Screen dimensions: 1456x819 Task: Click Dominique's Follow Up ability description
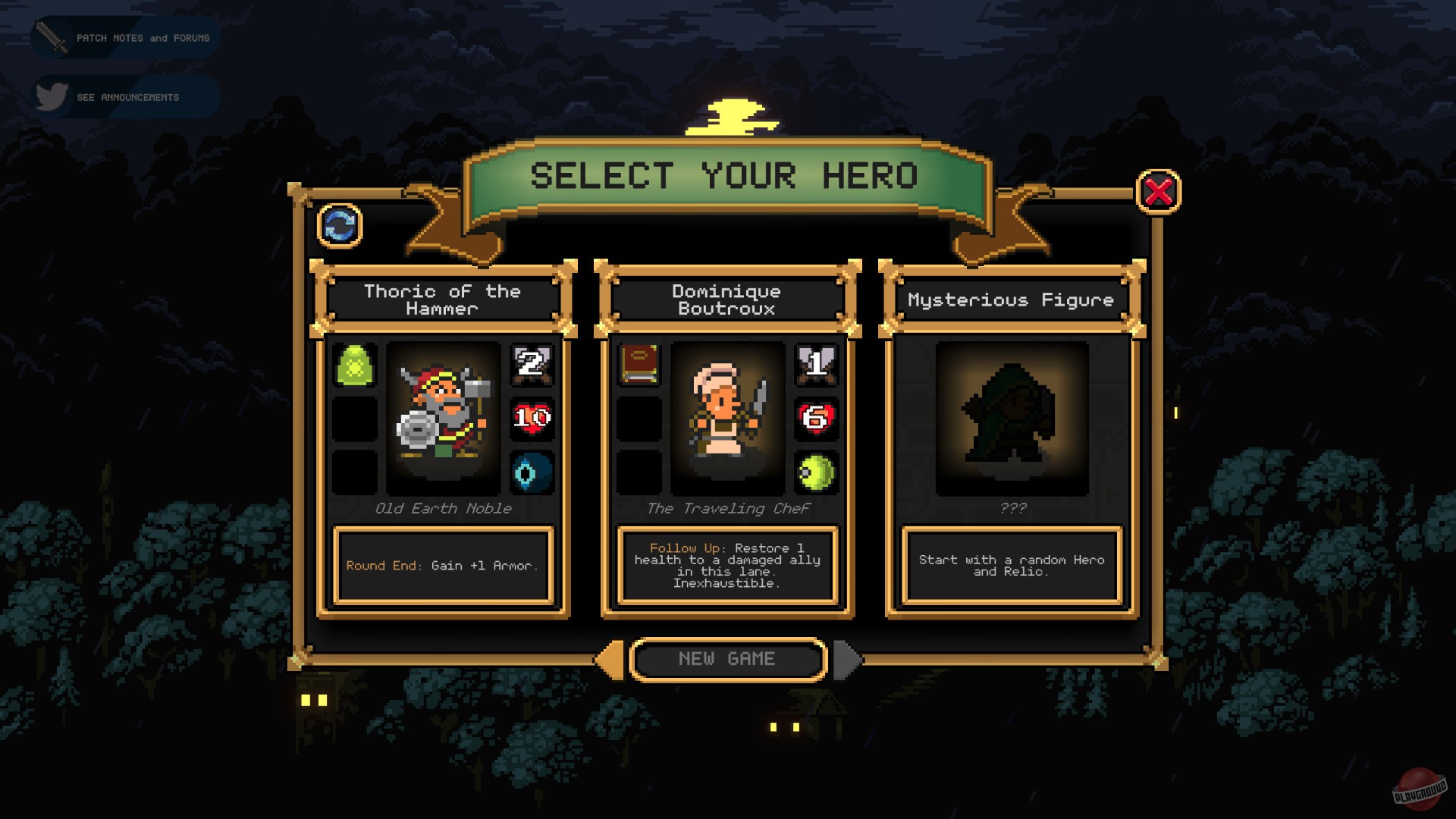pyautogui.click(x=726, y=565)
